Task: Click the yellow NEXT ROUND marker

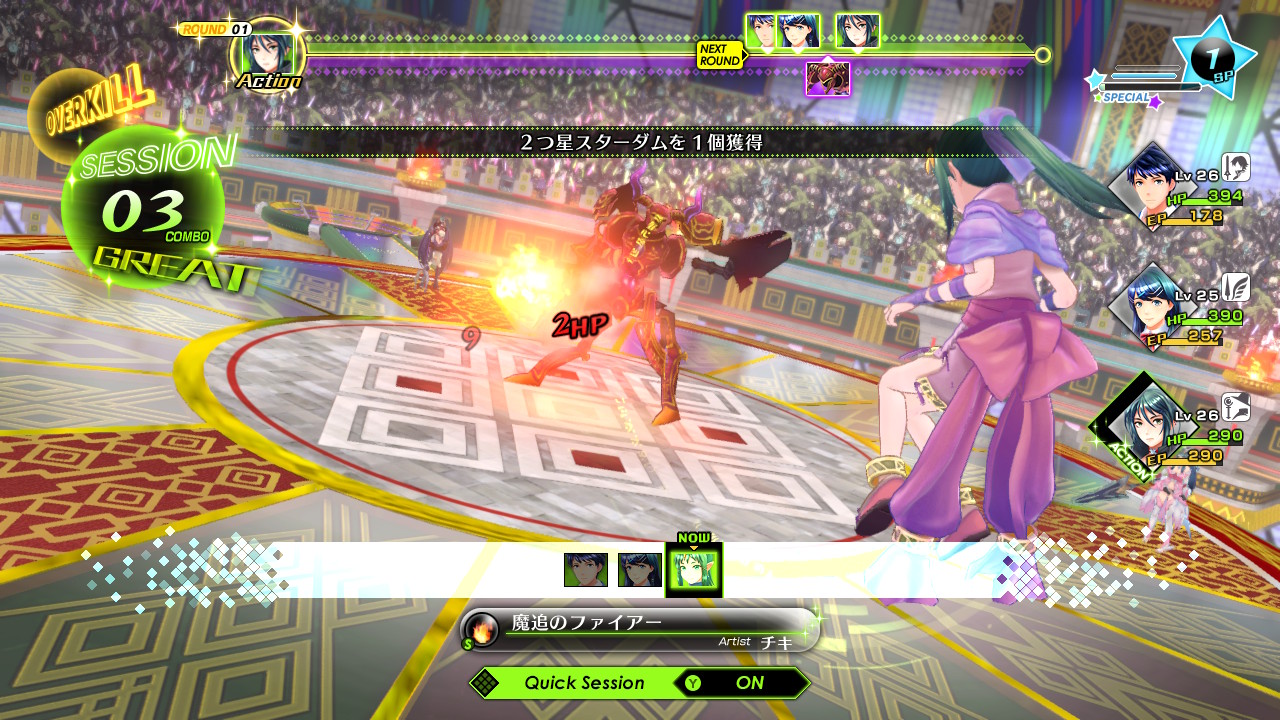Action: (x=720, y=55)
